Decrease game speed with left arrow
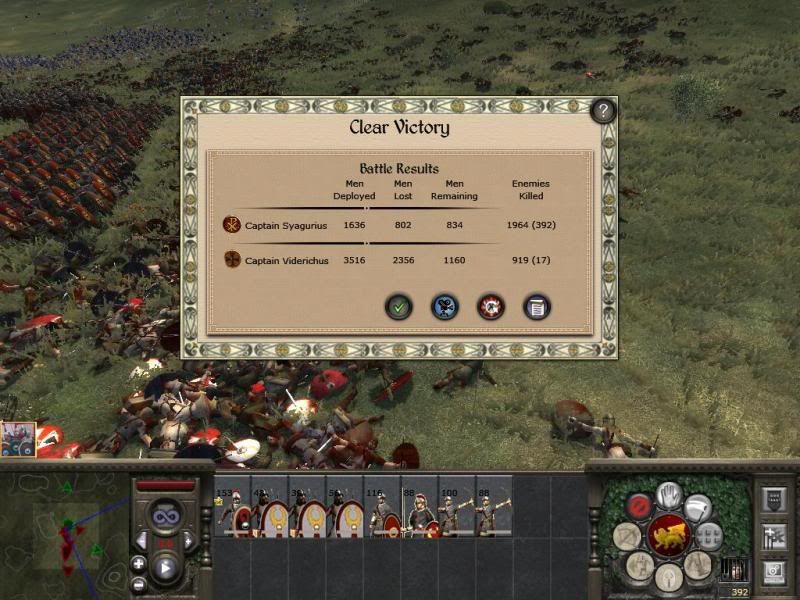 (142, 540)
